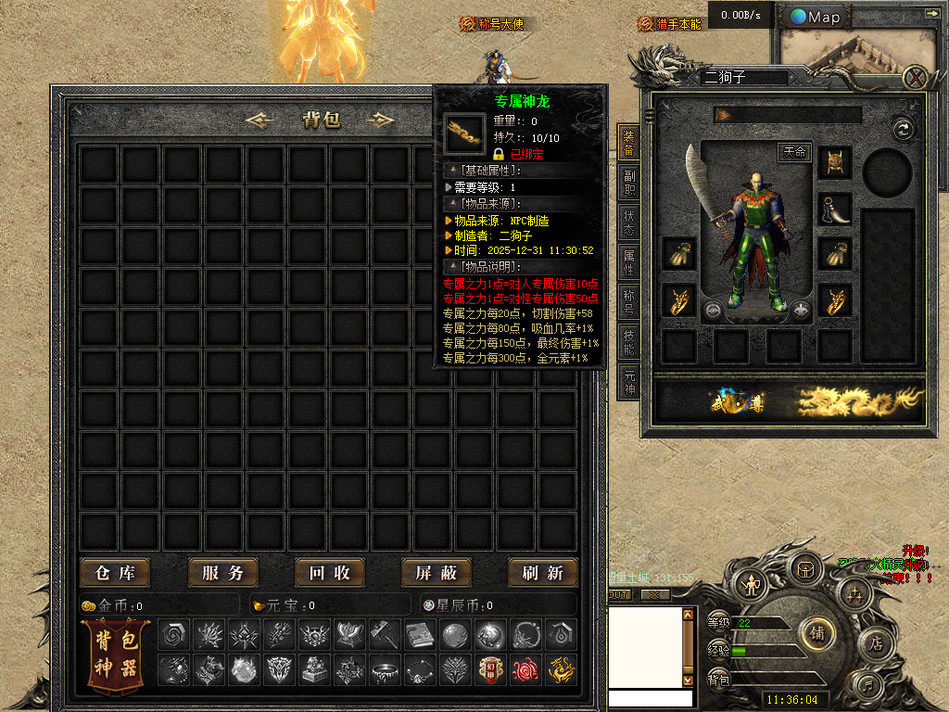
Task: Click the 服务 service button
Action: (223, 573)
